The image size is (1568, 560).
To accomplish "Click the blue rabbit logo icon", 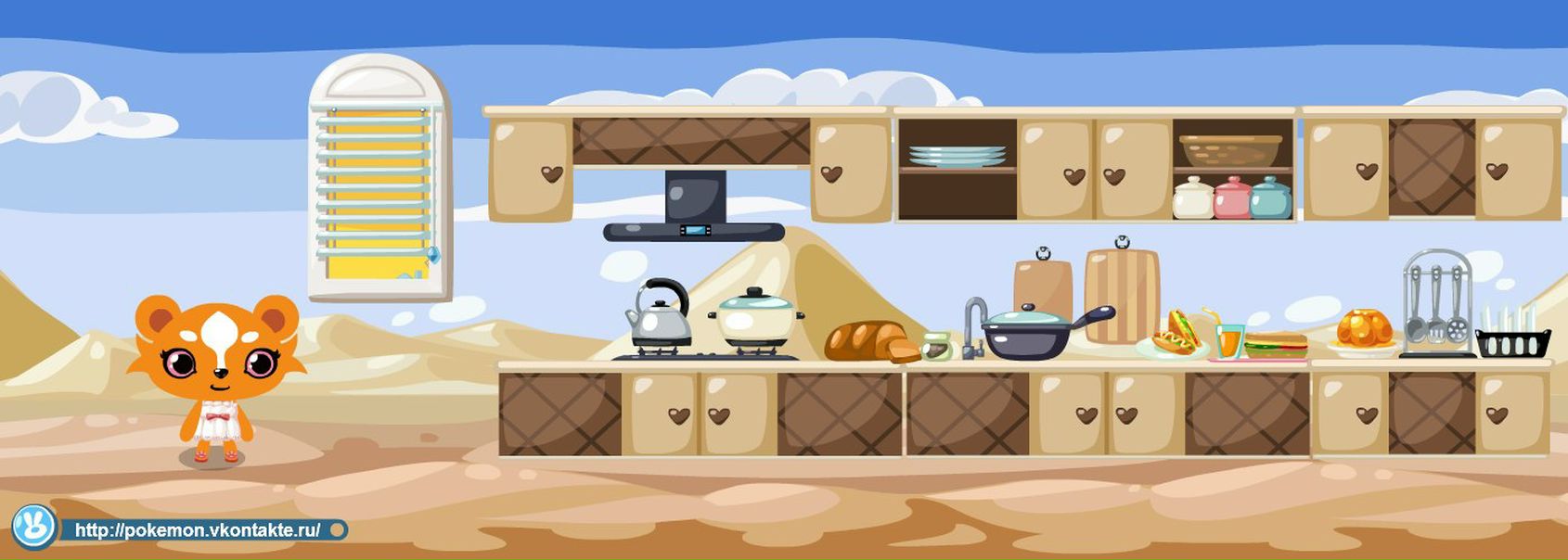I will [x=34, y=528].
